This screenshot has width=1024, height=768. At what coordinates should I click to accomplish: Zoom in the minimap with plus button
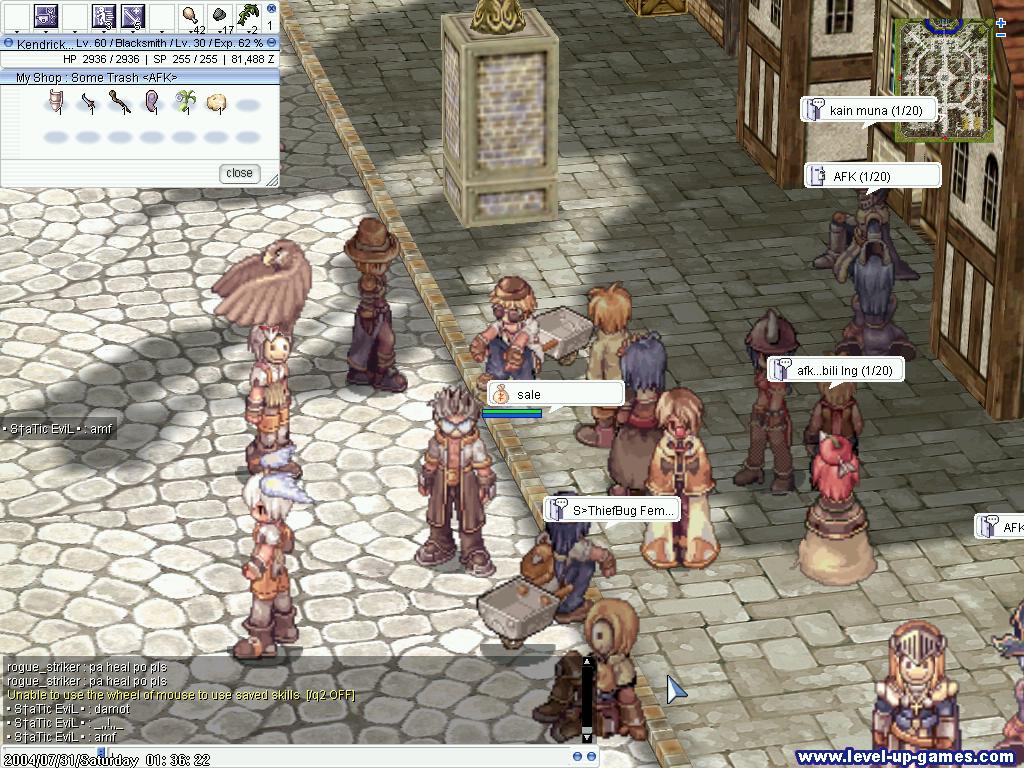click(x=1001, y=23)
